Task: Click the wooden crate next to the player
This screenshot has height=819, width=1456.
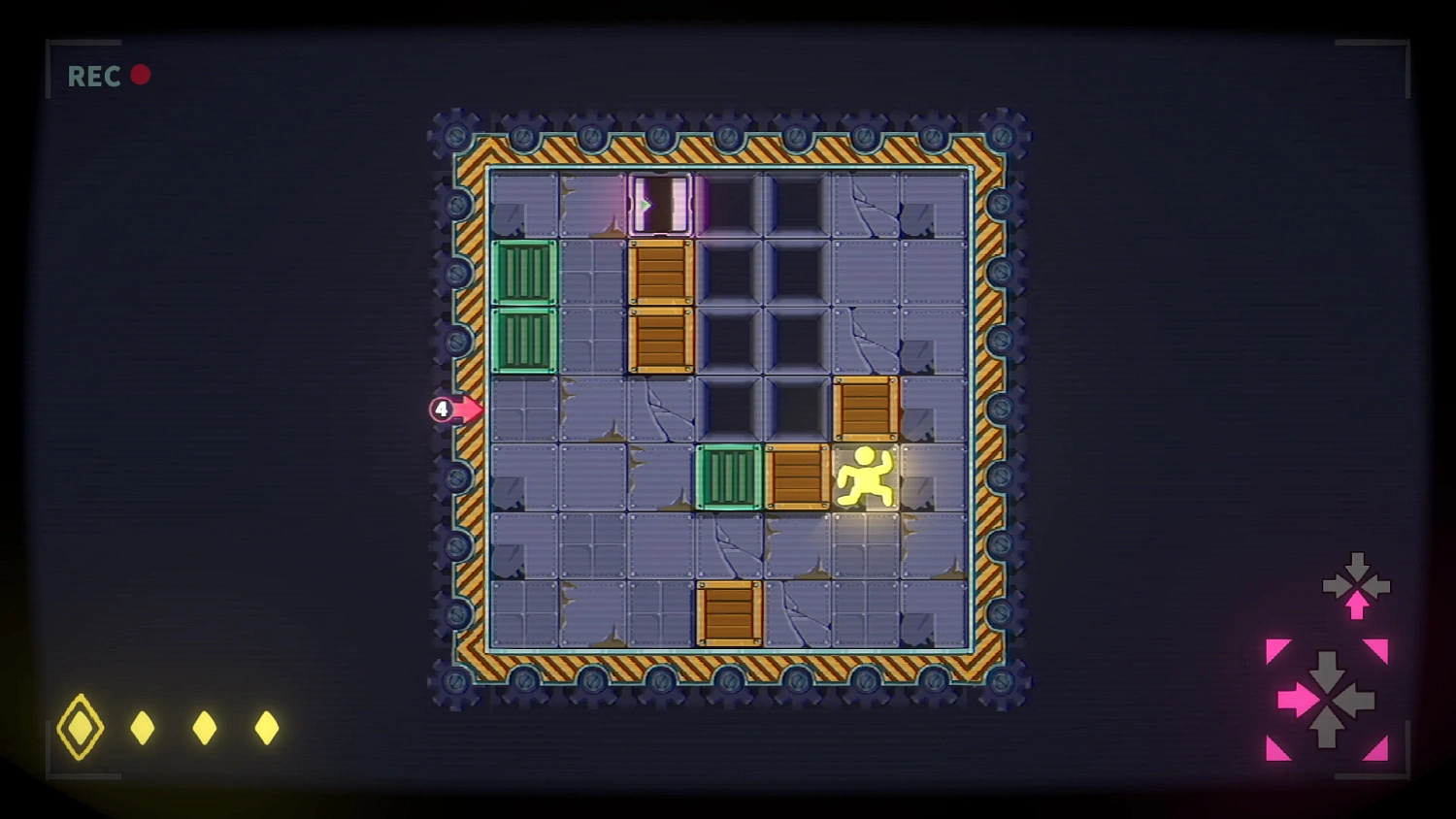Action: (798, 477)
